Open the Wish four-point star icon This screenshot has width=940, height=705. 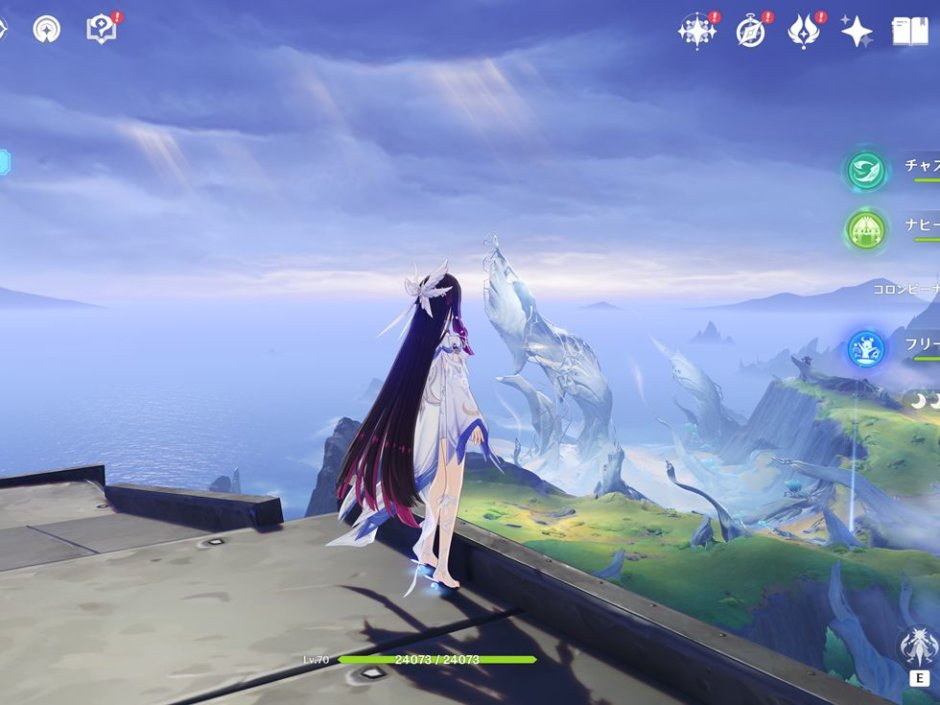click(856, 31)
